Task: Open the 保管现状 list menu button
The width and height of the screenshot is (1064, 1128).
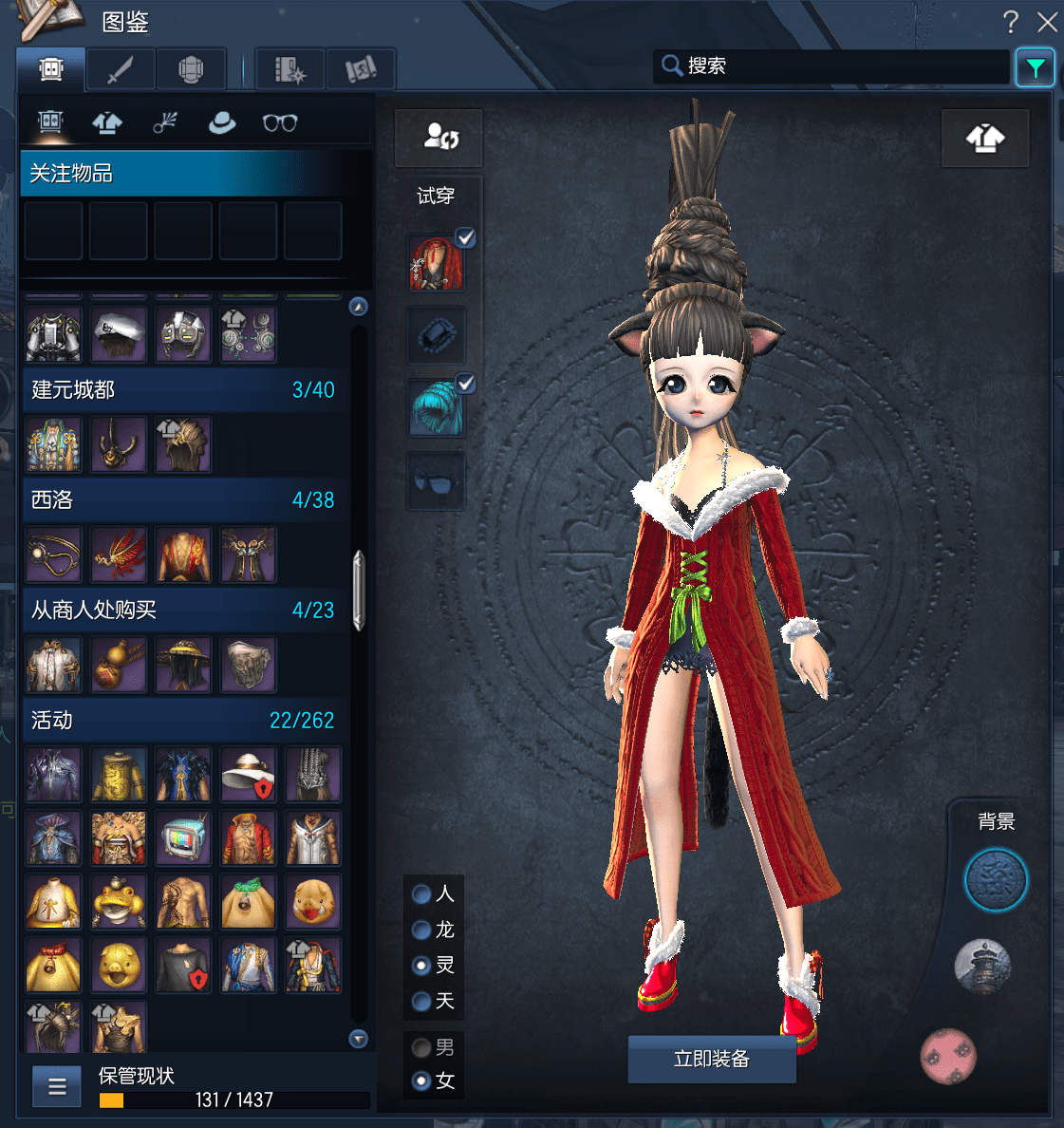Action: [x=57, y=1086]
